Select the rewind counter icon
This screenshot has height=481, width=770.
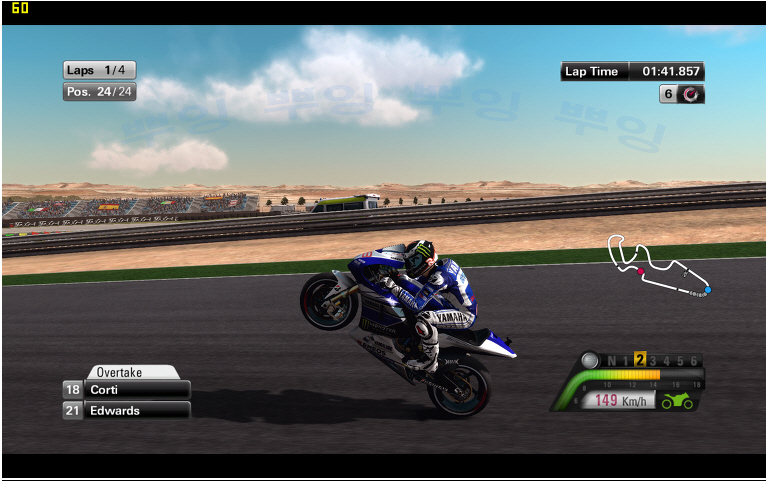pos(691,94)
